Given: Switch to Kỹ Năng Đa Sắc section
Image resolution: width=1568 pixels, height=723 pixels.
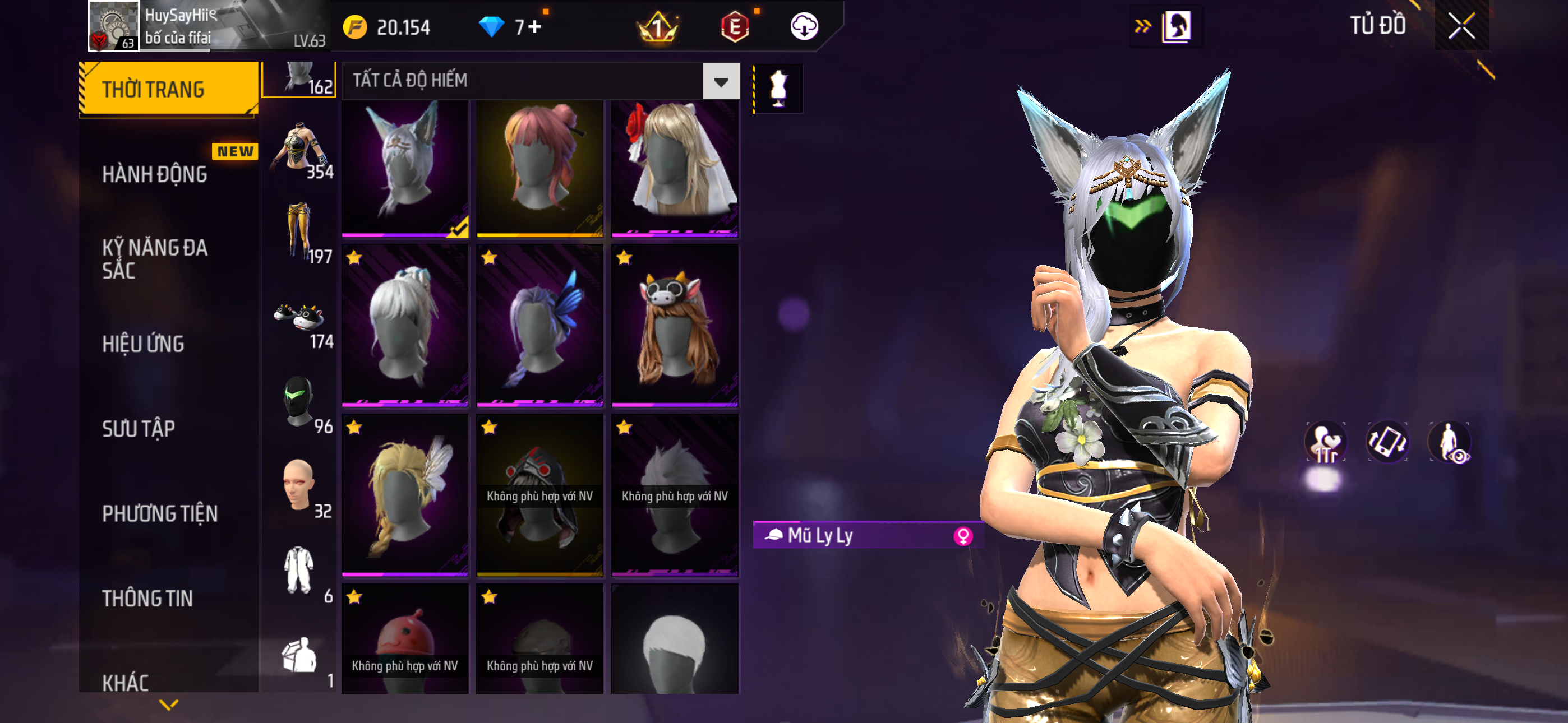Looking at the screenshot, I should pos(155,258).
